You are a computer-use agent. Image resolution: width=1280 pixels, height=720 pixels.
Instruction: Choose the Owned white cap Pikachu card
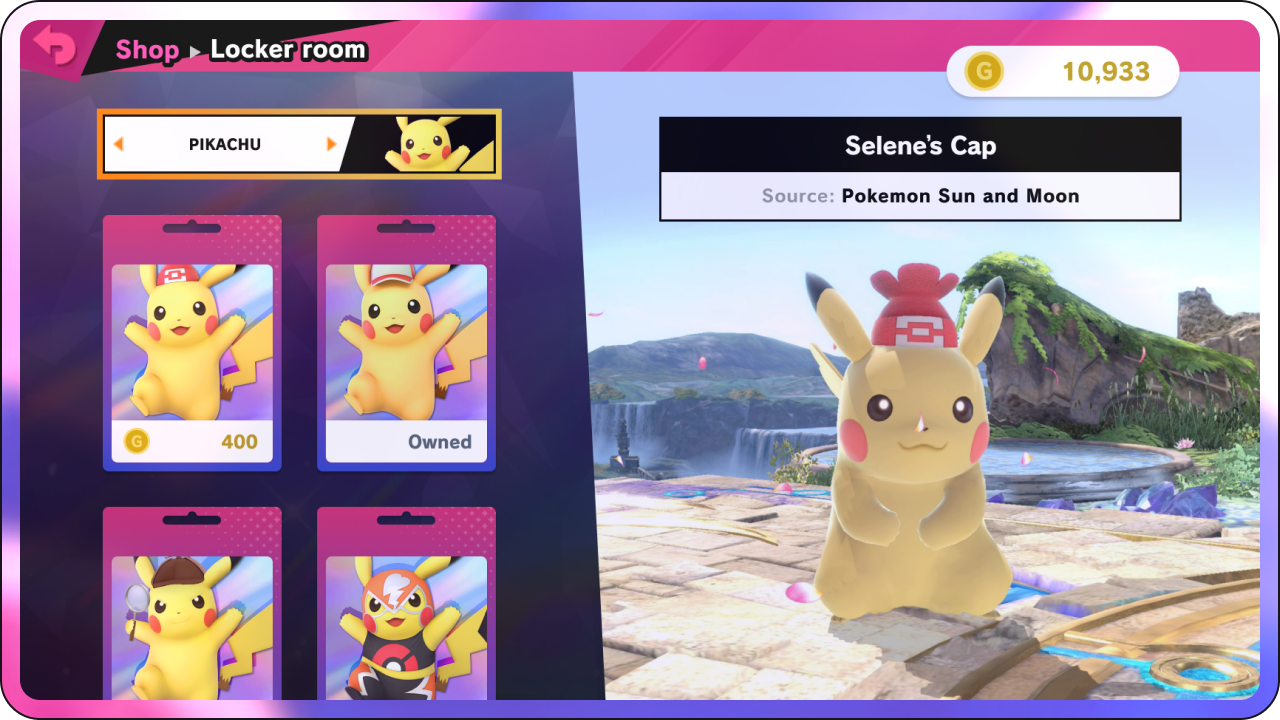point(406,343)
